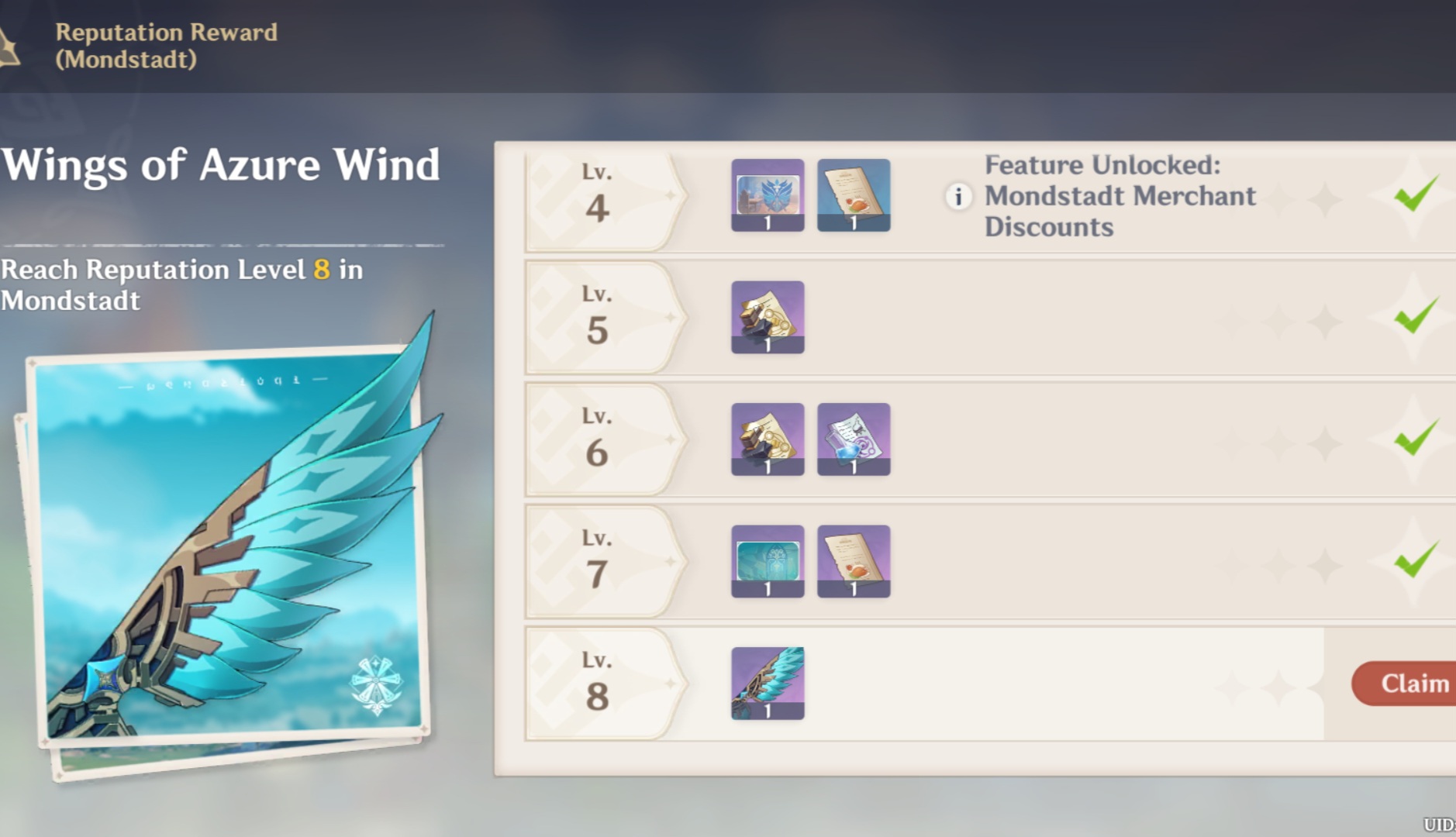Click the green checkmark for Lv.5 rewards

tap(1414, 316)
